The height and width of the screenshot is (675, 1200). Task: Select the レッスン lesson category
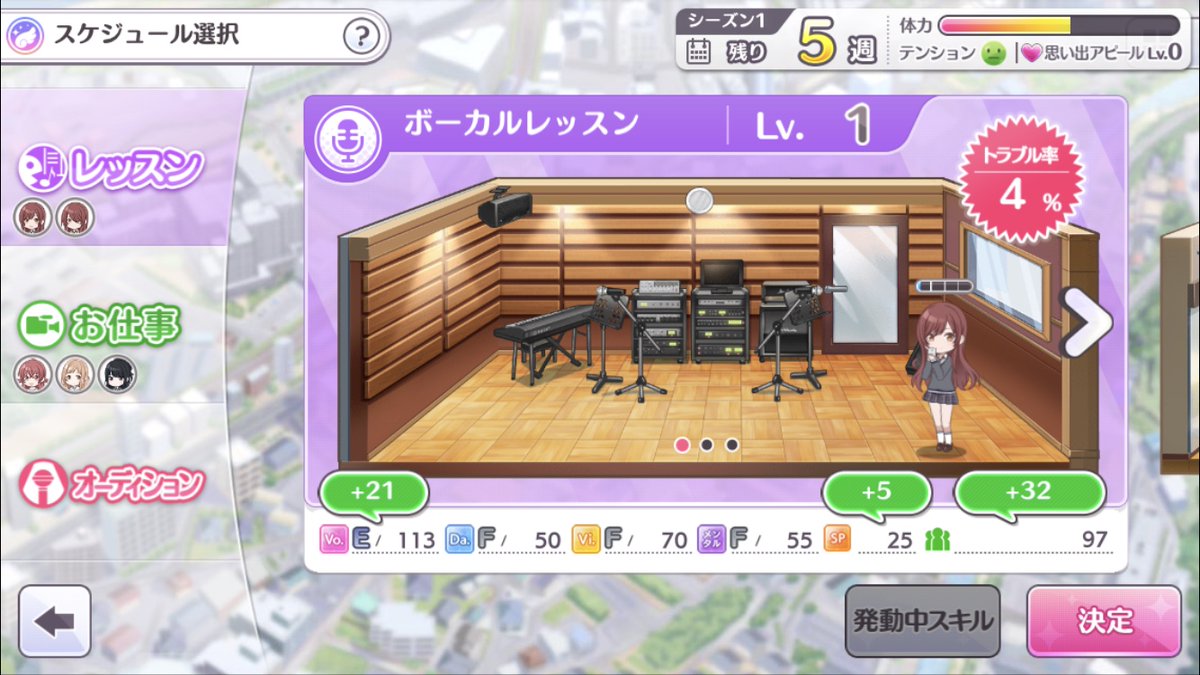(x=112, y=171)
